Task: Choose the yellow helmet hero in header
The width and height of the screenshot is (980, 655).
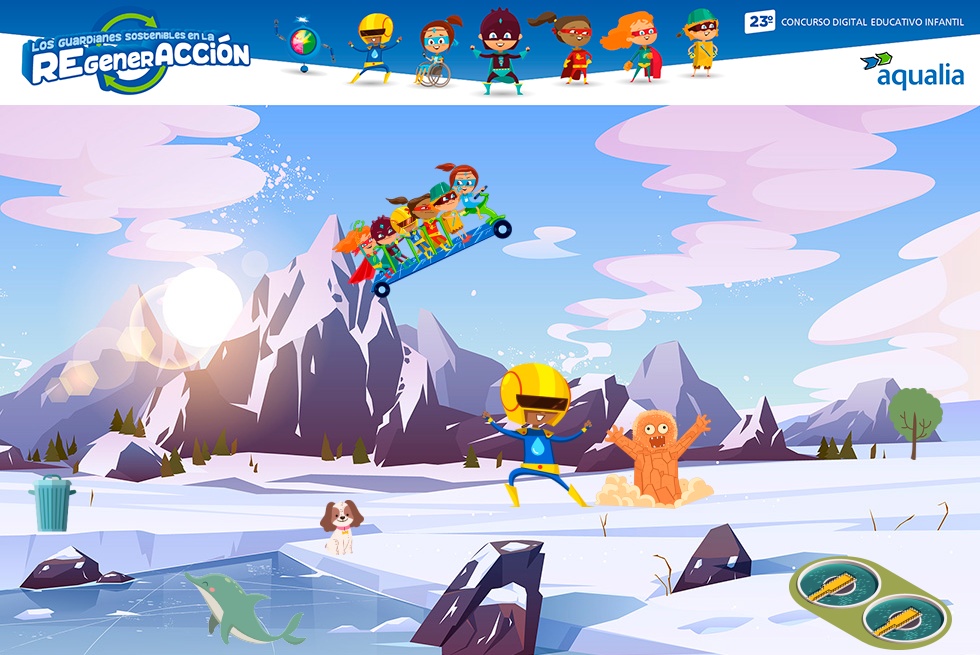Action: point(375,48)
